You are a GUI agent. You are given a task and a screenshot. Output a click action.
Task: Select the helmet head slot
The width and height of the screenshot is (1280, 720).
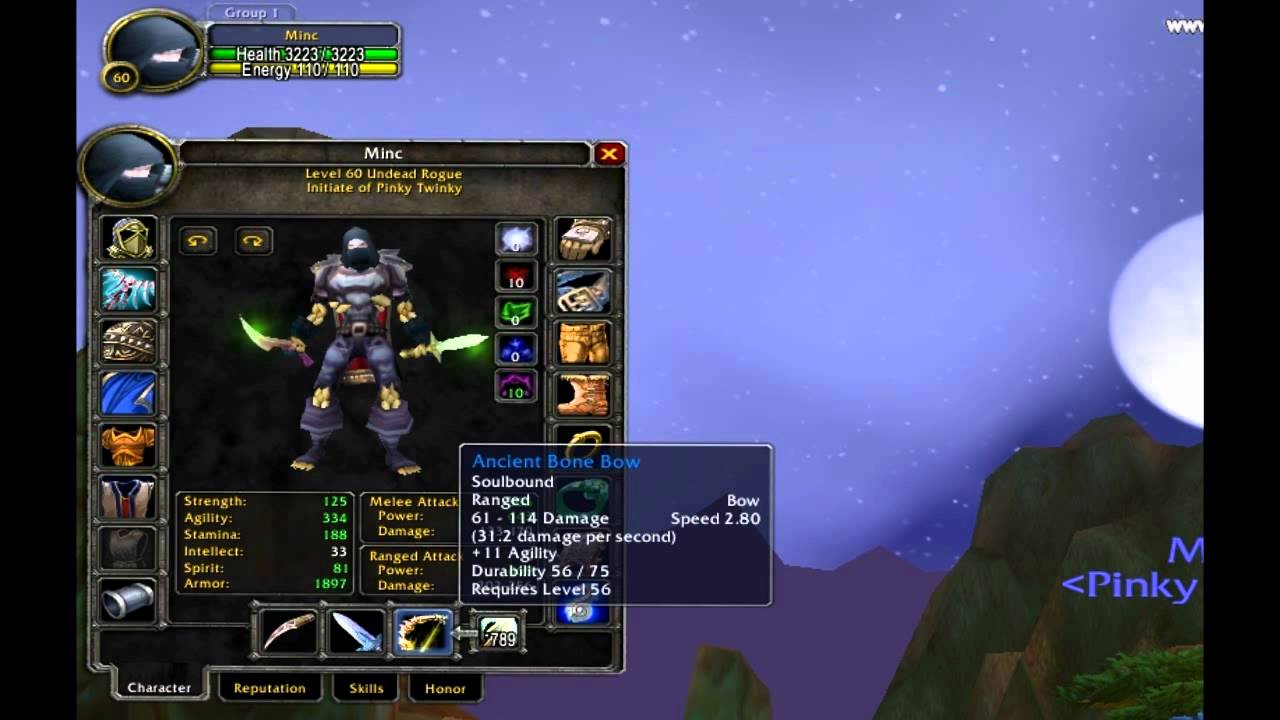[x=129, y=238]
